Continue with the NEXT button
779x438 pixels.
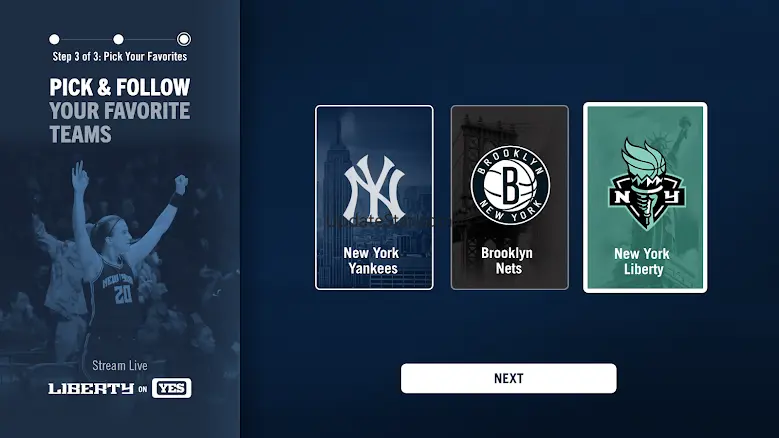508,378
